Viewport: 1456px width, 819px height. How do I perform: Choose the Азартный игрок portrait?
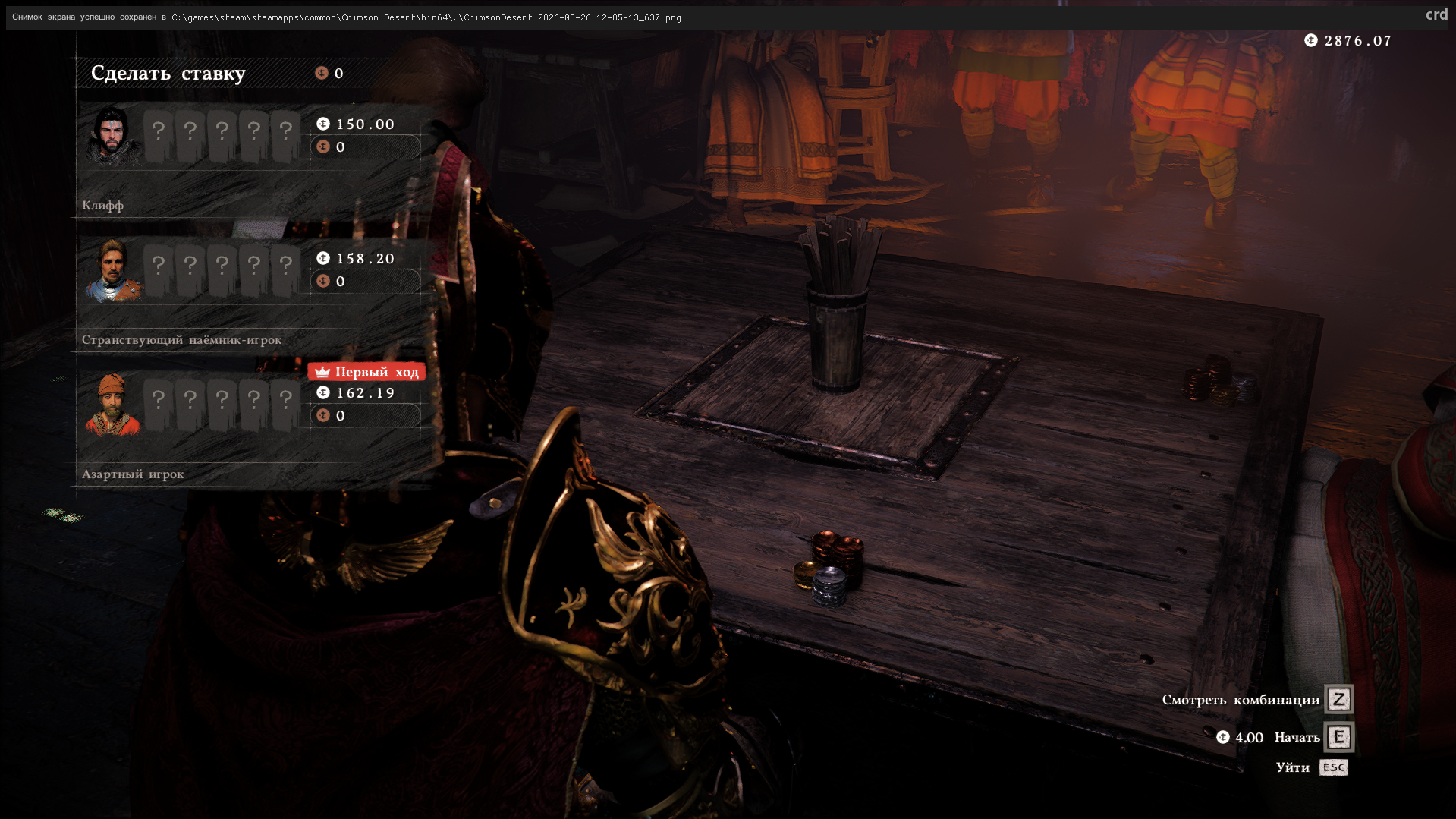[x=112, y=405]
